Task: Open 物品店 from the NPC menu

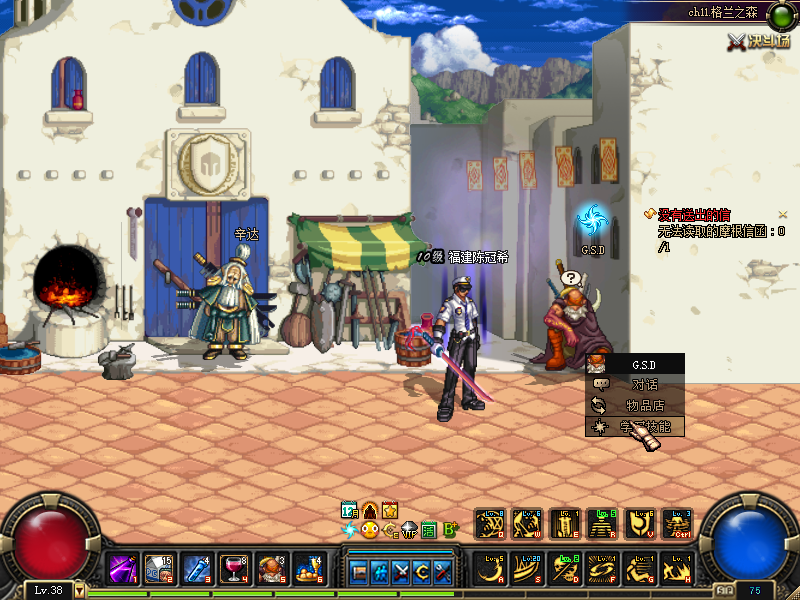Action: 644,405
